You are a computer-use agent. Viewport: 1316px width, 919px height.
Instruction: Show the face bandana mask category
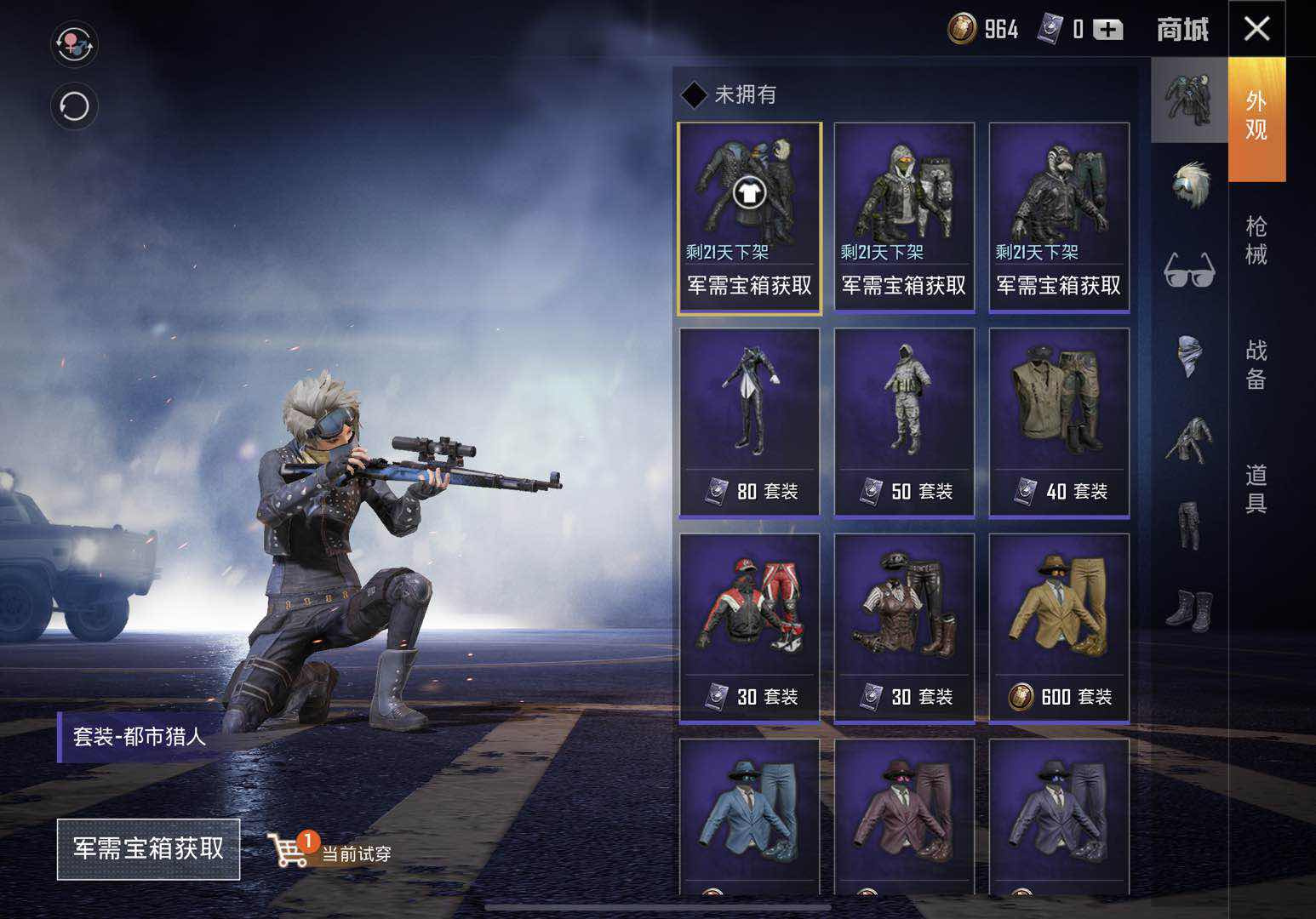pos(1189,354)
